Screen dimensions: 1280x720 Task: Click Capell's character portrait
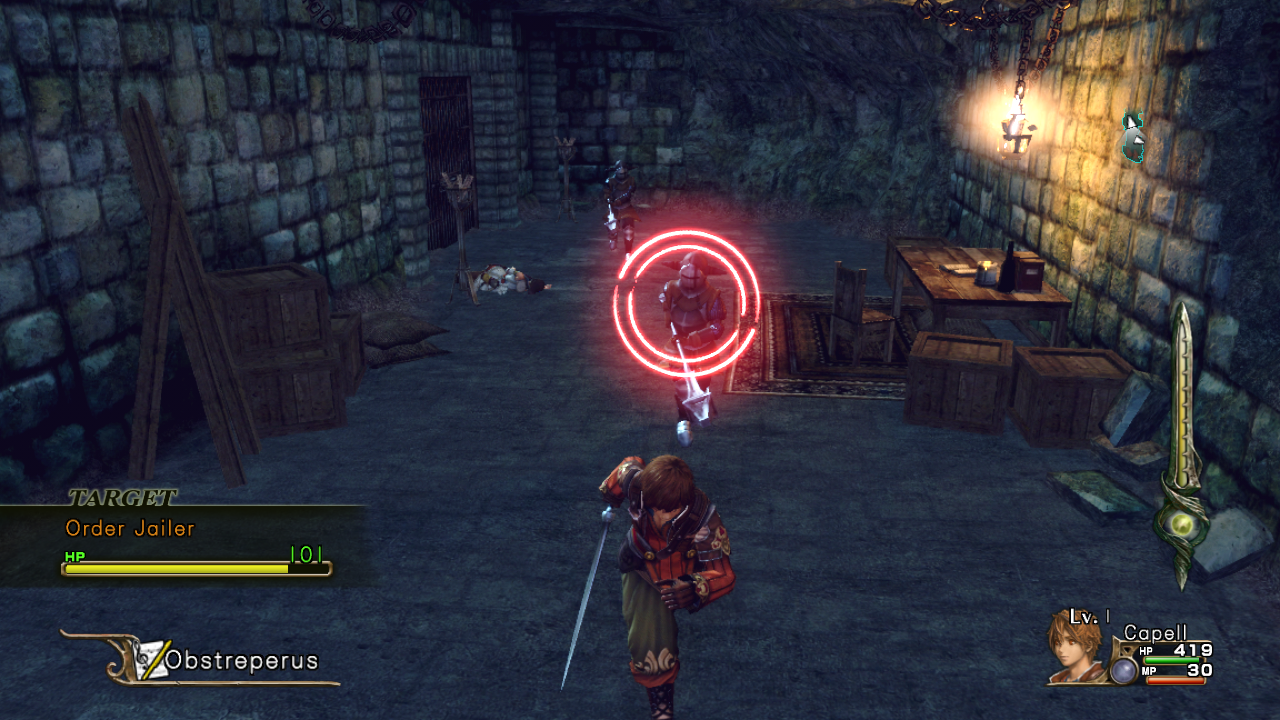[1075, 646]
